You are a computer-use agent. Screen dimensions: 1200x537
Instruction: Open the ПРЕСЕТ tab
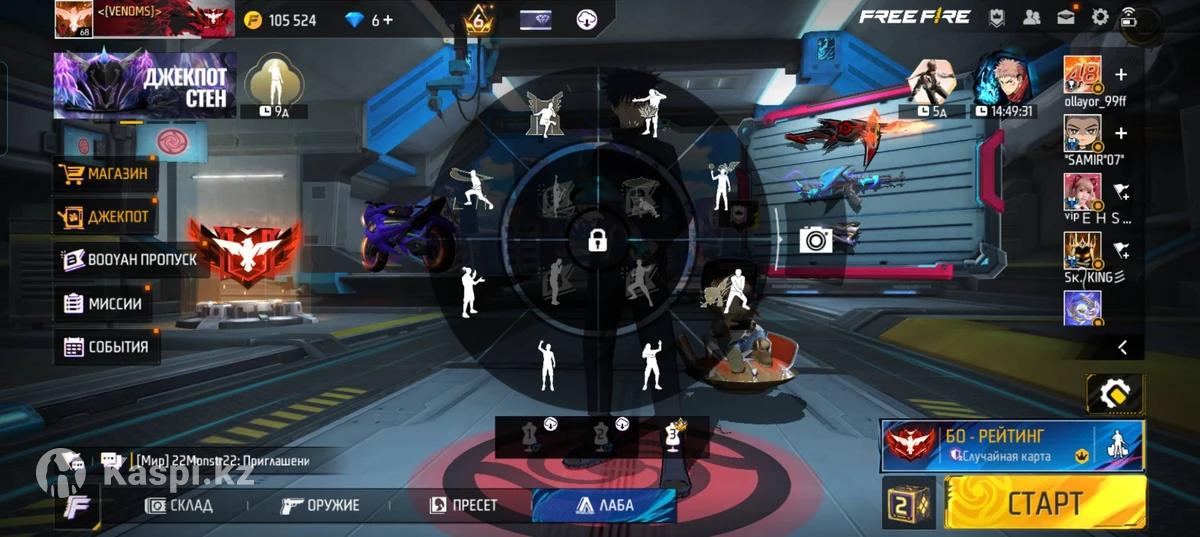click(x=463, y=505)
